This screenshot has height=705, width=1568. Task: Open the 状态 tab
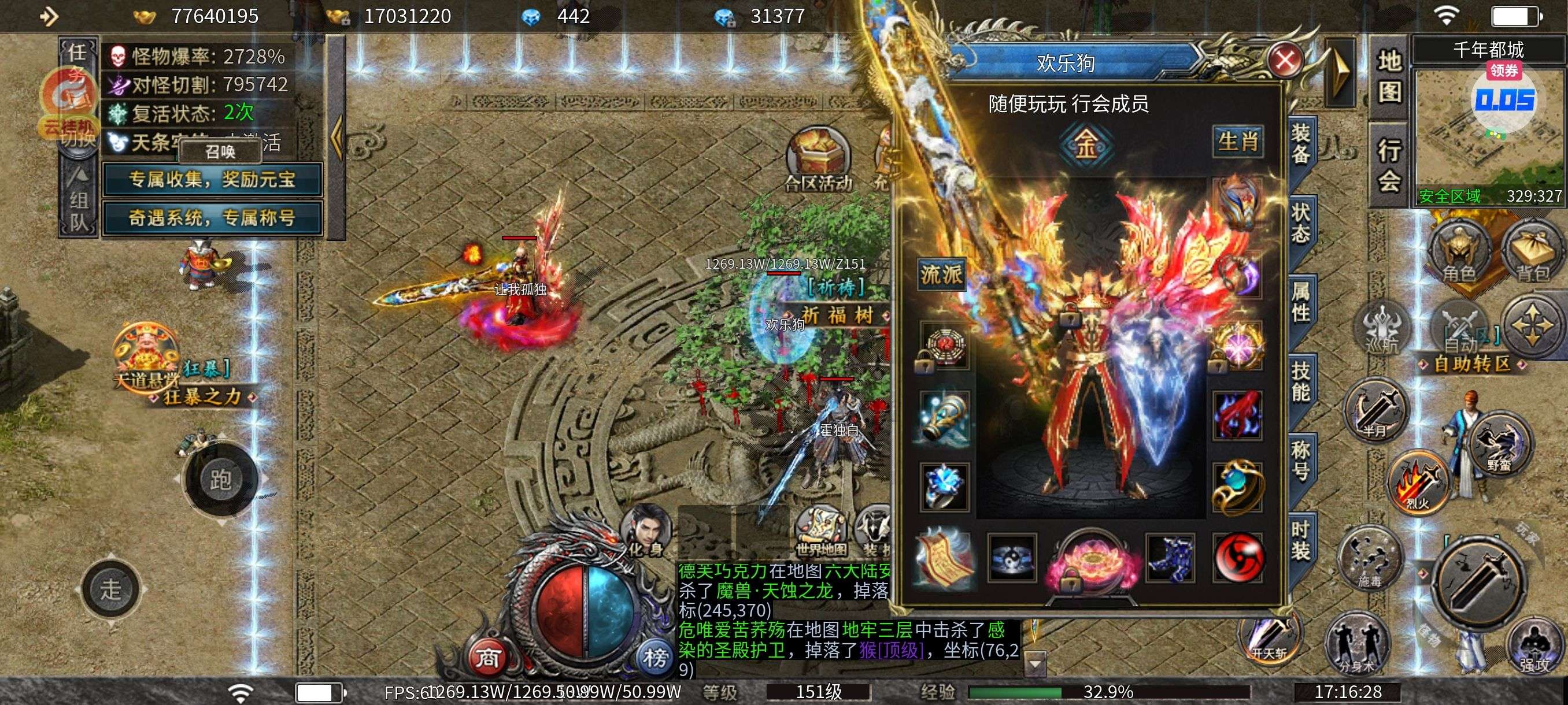pyautogui.click(x=1300, y=223)
